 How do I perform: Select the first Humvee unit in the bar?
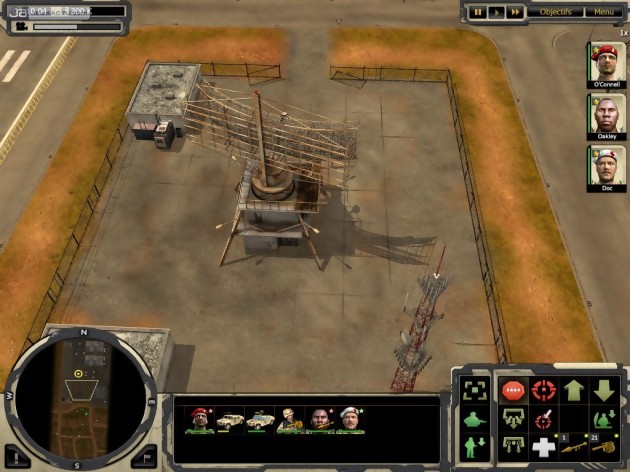click(x=231, y=421)
